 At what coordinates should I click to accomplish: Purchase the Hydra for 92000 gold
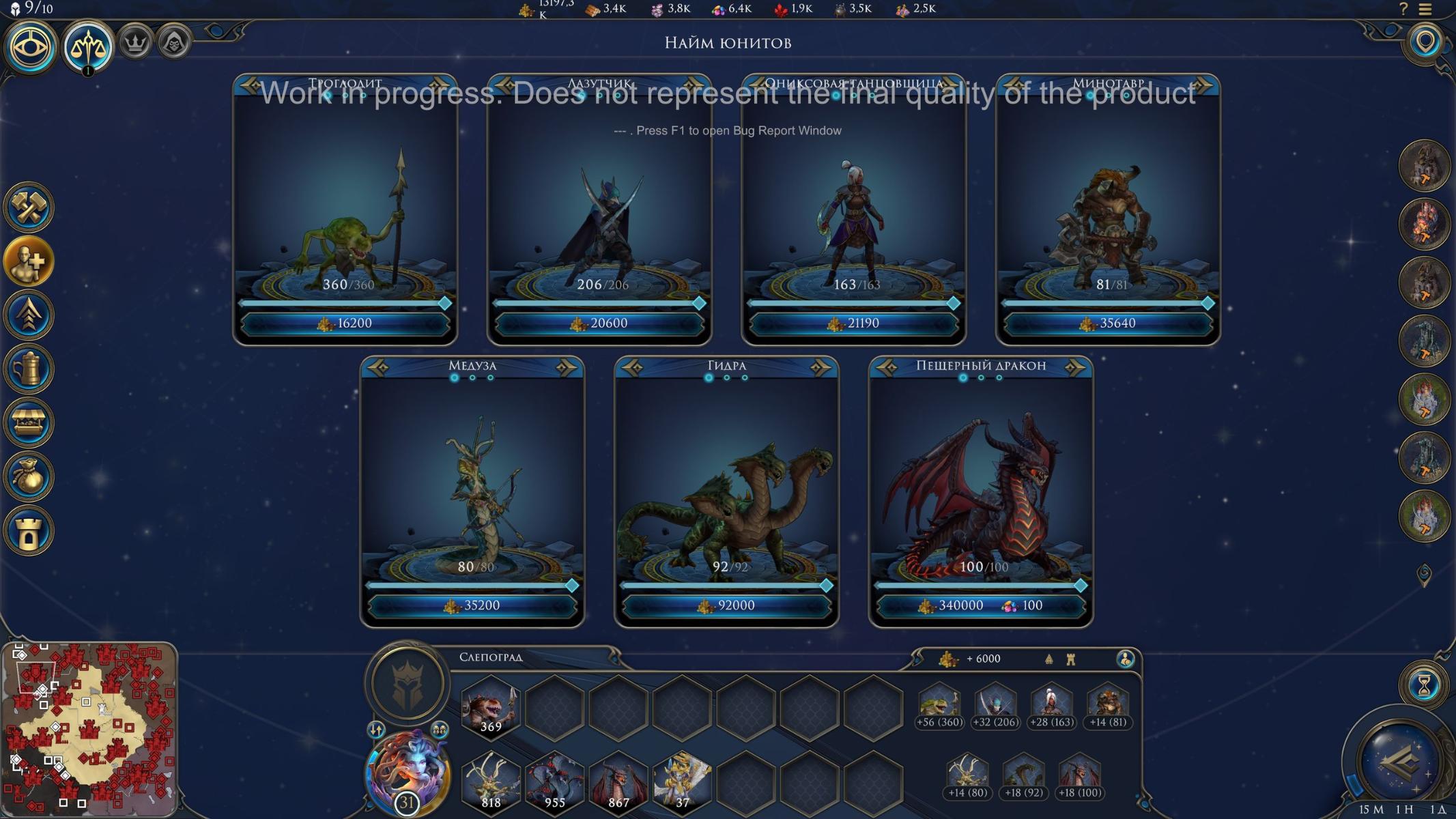pos(726,605)
